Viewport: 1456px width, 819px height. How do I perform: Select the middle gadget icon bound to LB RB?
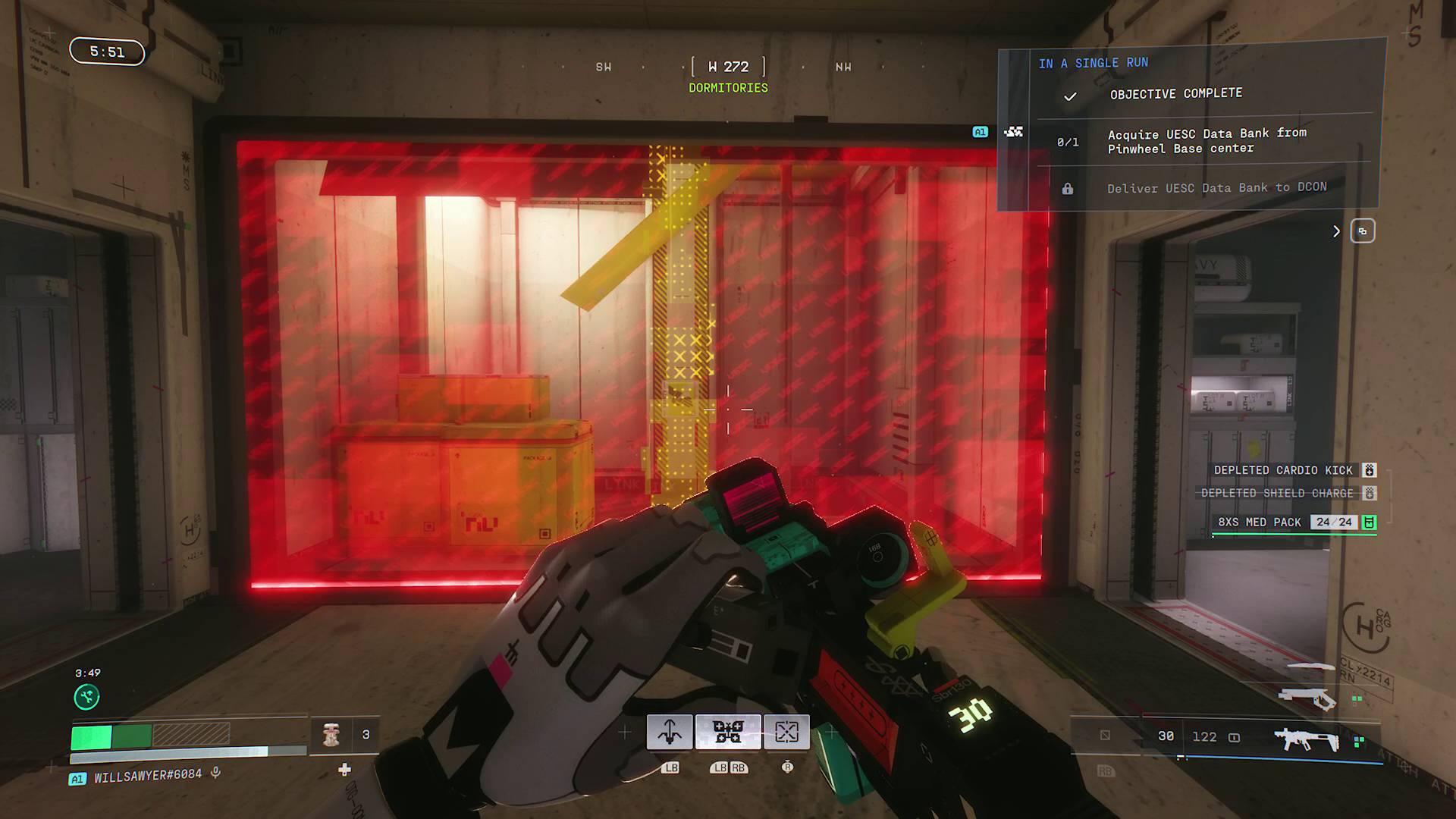pyautogui.click(x=727, y=733)
